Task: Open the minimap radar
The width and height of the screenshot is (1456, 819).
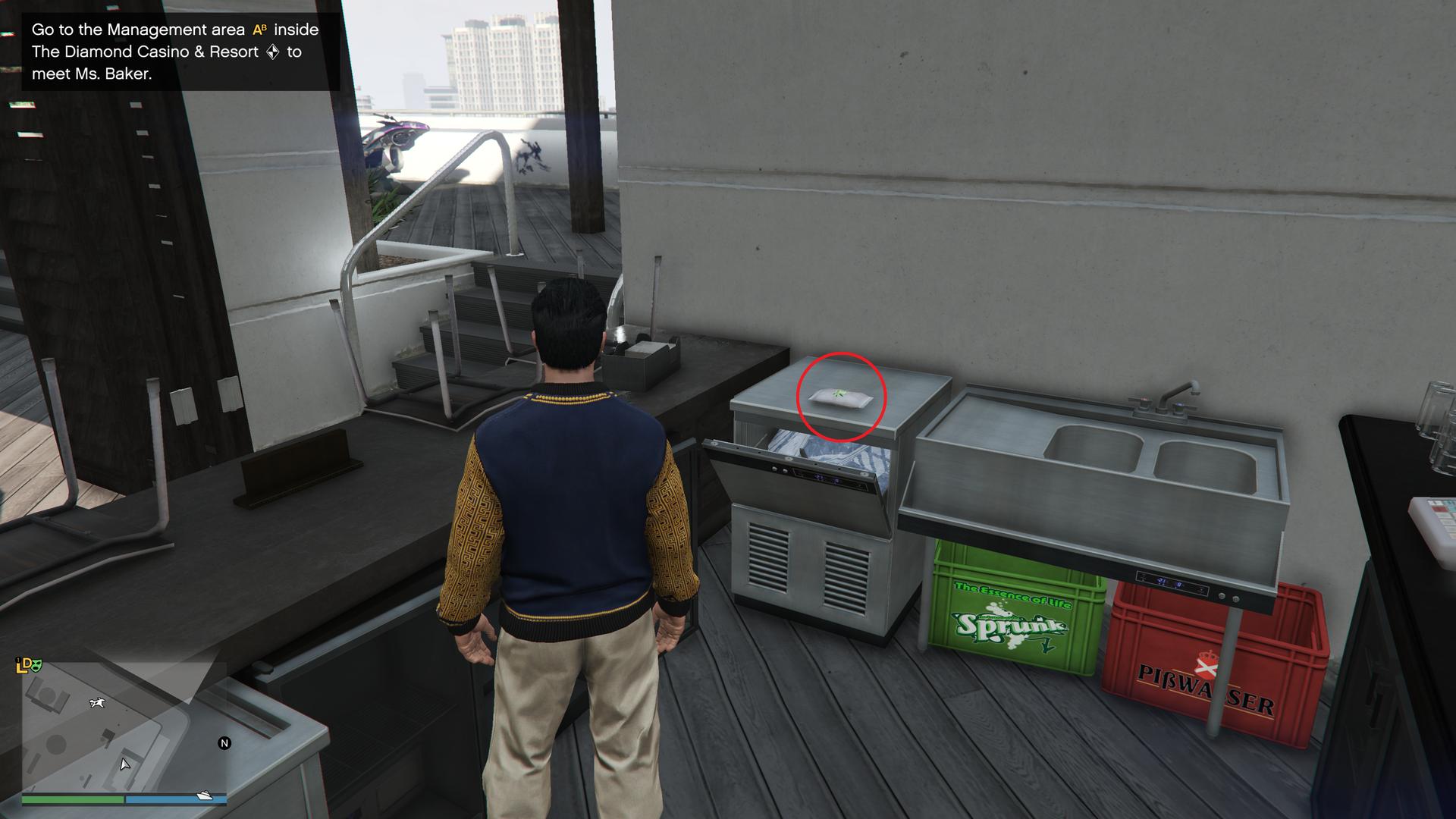Action: click(124, 729)
